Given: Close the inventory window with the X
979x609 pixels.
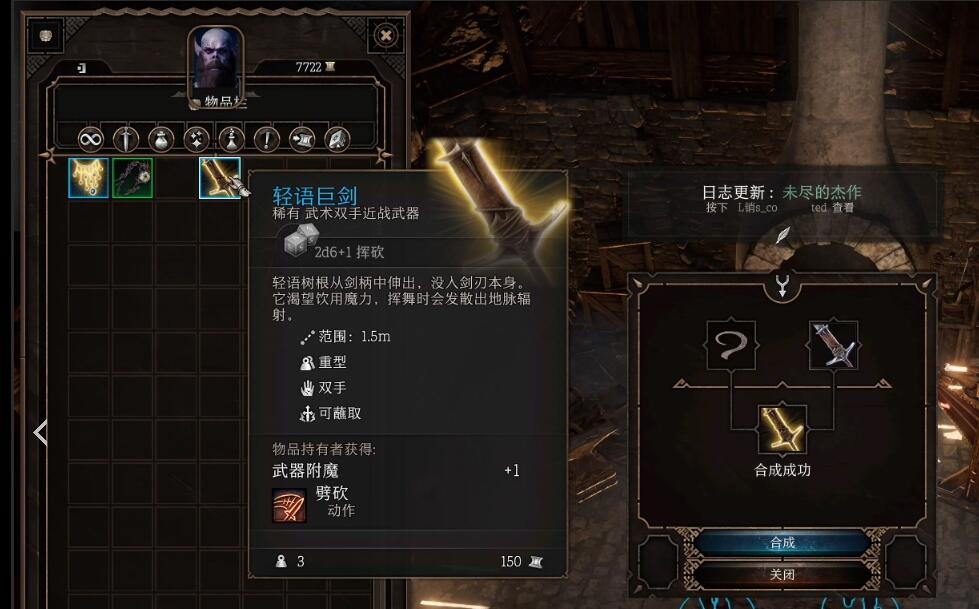Looking at the screenshot, I should coord(386,36).
